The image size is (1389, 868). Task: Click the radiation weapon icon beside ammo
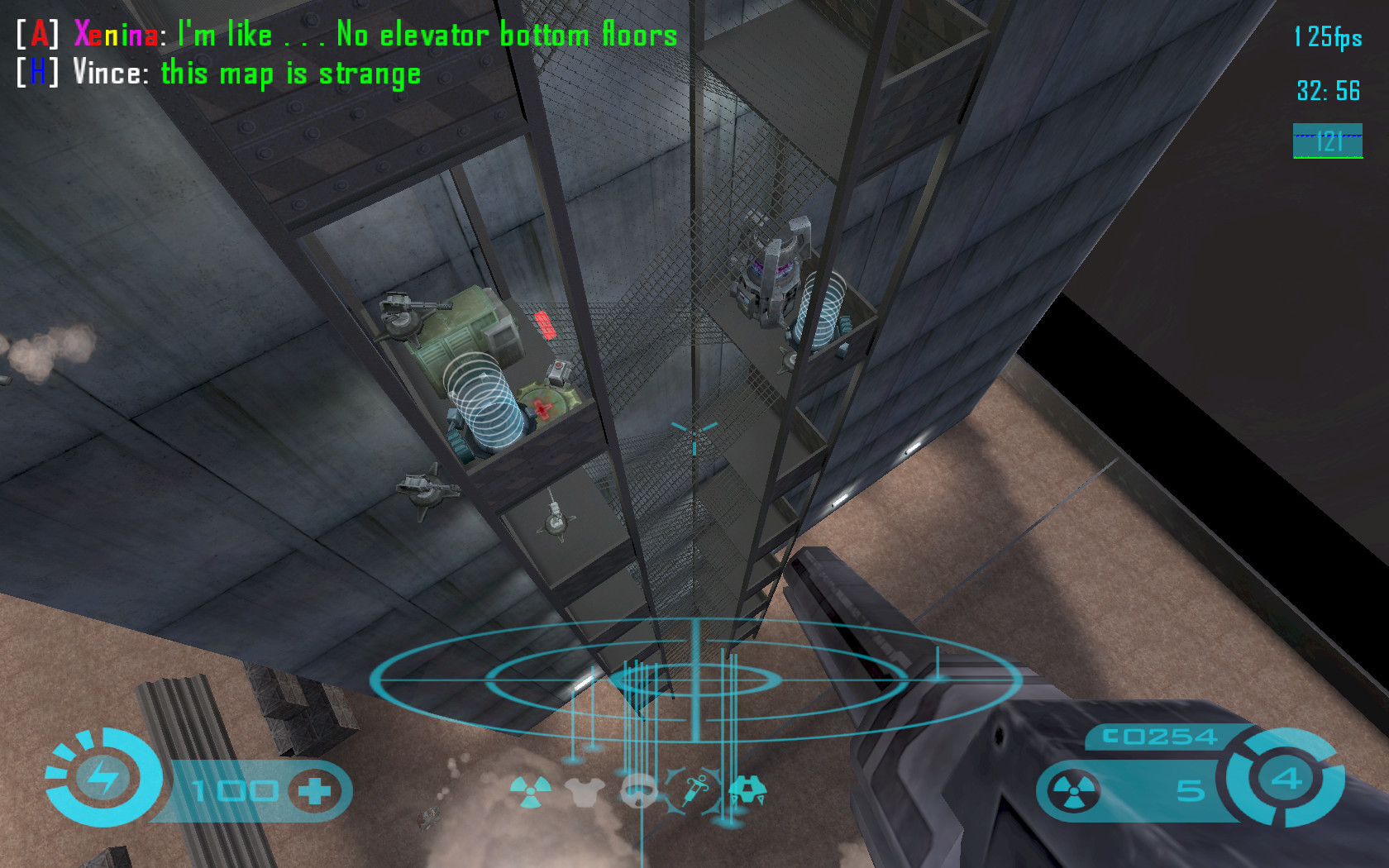[x=1072, y=791]
